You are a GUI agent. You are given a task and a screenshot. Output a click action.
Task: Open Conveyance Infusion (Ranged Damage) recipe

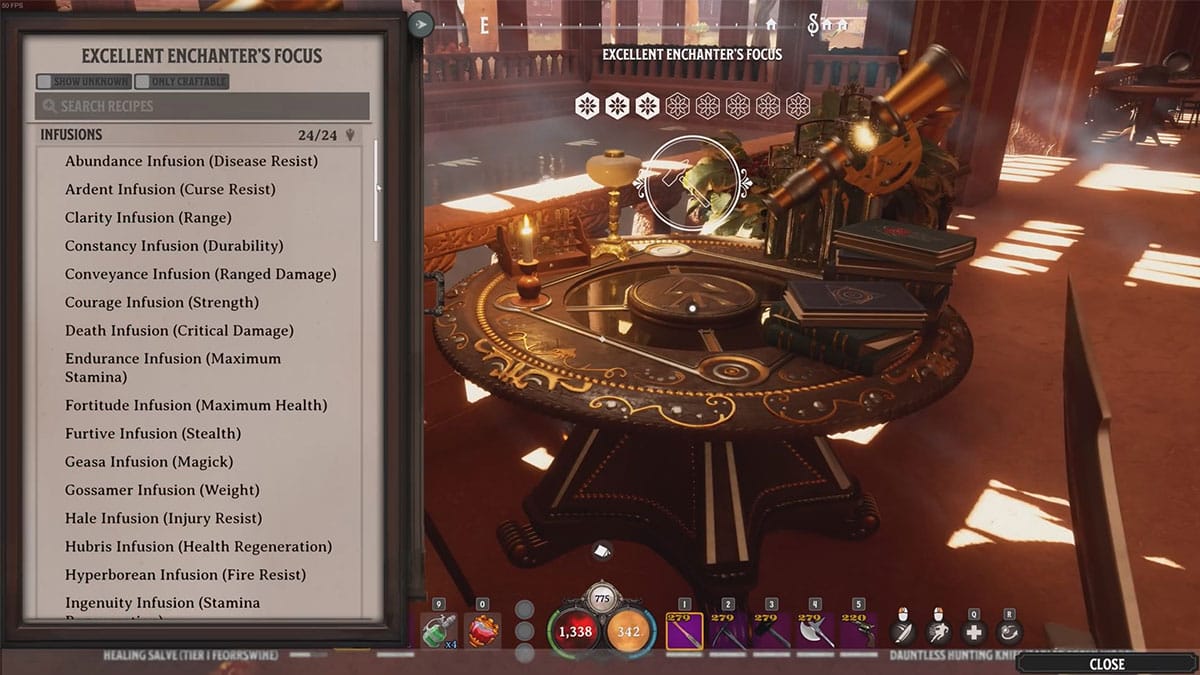[200, 274]
